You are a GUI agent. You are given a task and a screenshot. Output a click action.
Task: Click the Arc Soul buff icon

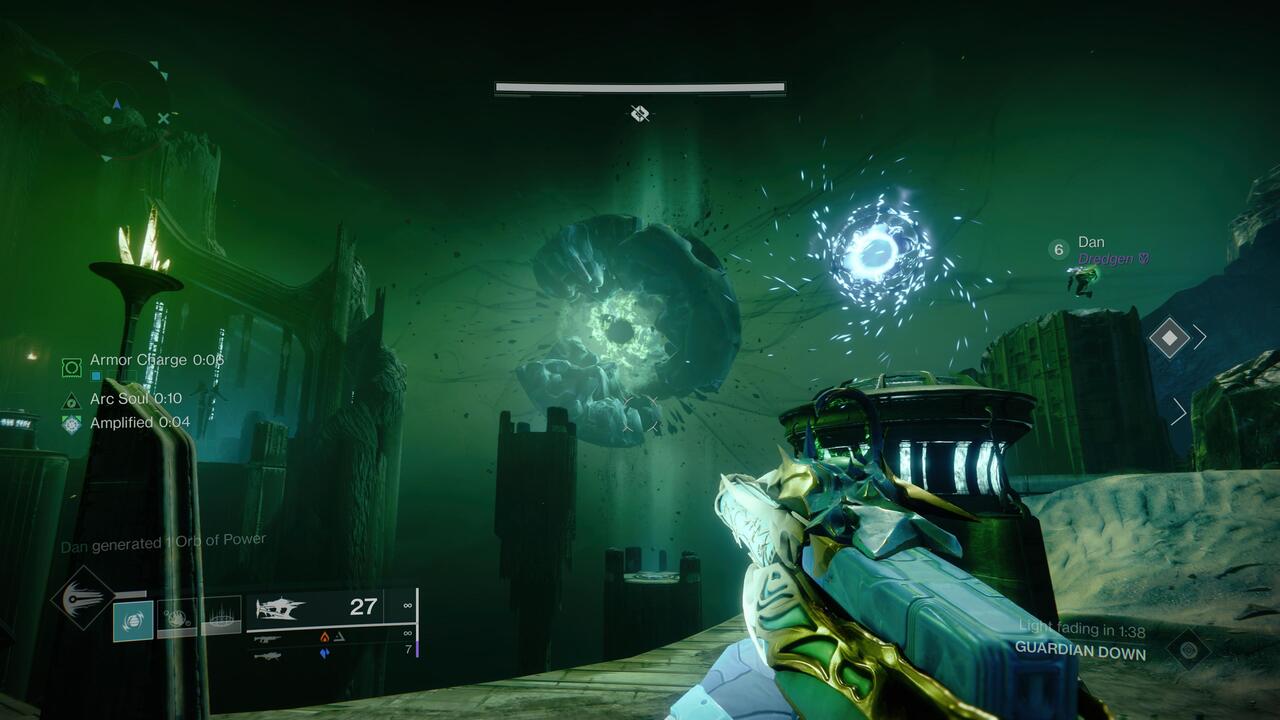tap(71, 401)
